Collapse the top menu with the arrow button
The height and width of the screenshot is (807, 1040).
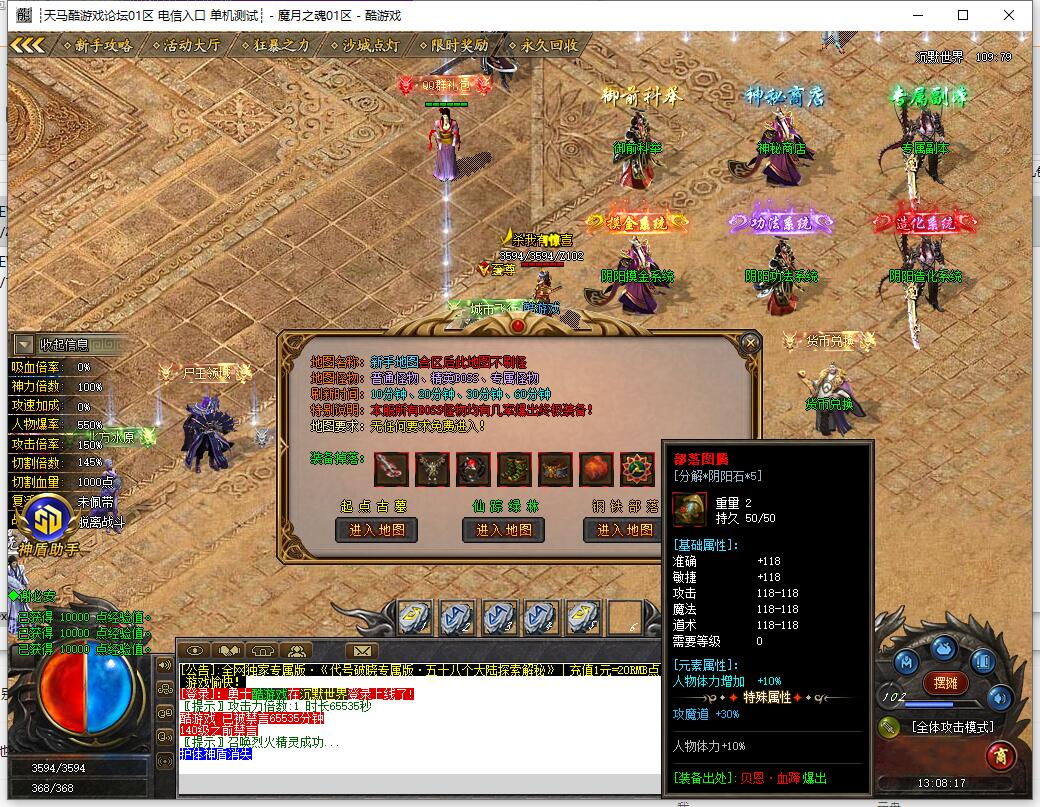28,45
